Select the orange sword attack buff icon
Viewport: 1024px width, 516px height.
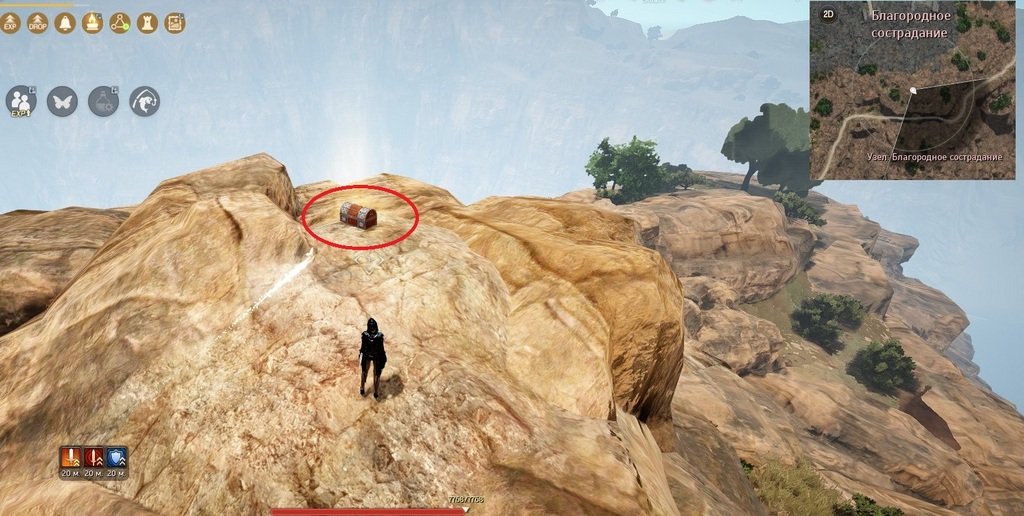70,459
